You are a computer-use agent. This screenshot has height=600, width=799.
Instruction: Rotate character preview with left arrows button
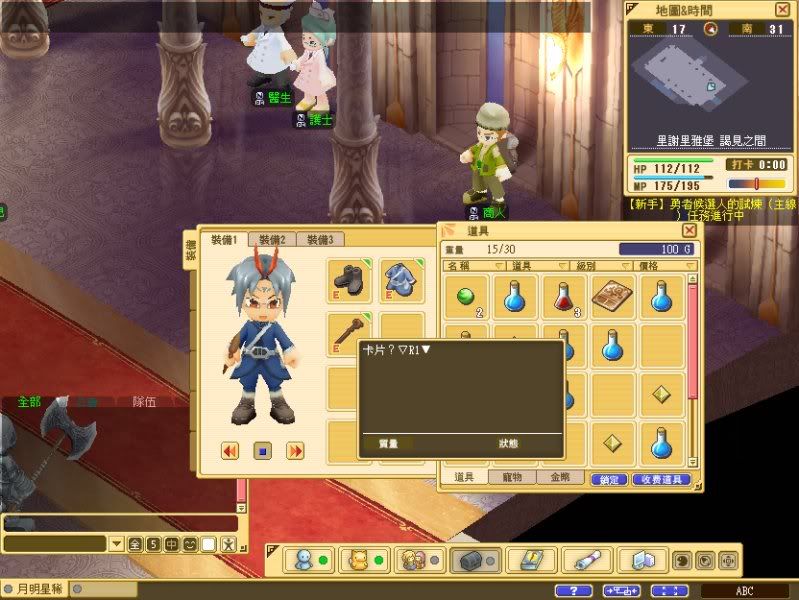[x=230, y=451]
